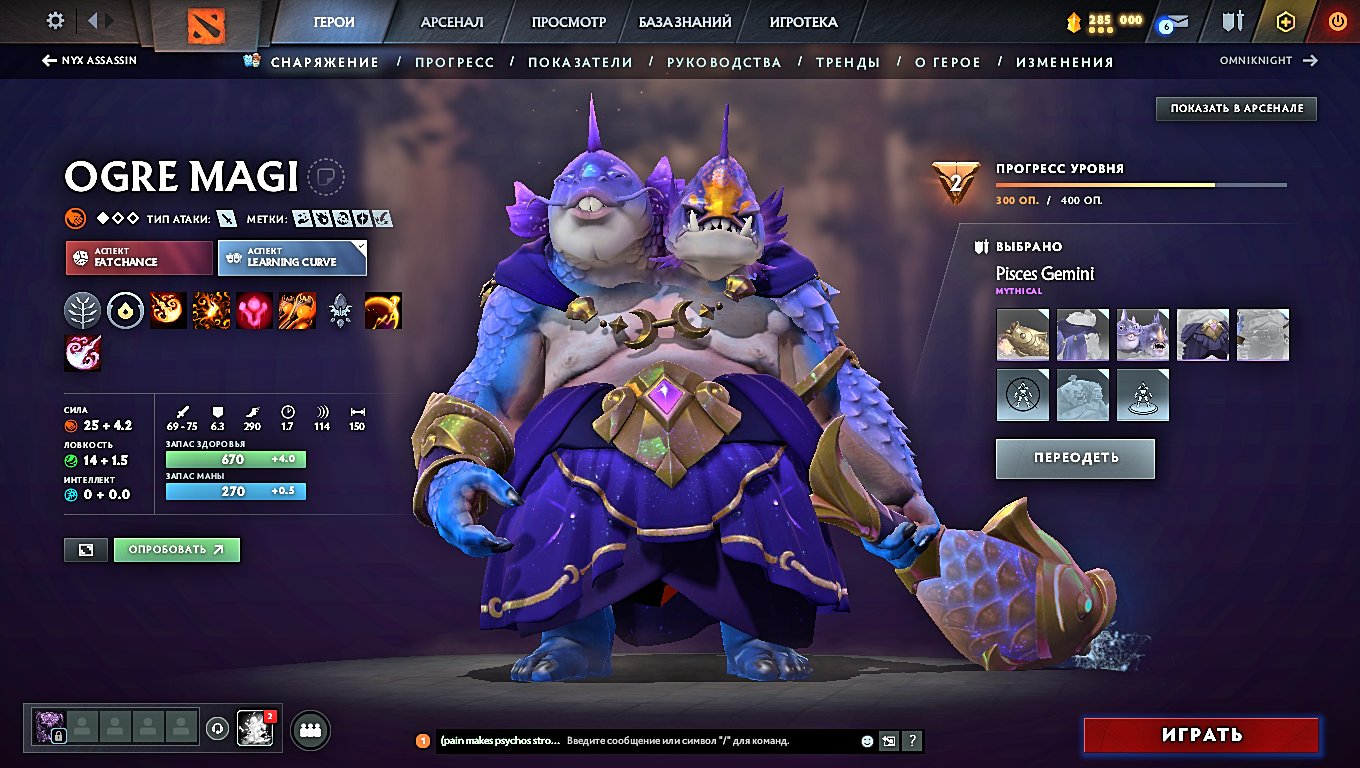The width and height of the screenshot is (1360, 768).
Task: Click the Bloodlust ability icon
Action: (x=255, y=310)
